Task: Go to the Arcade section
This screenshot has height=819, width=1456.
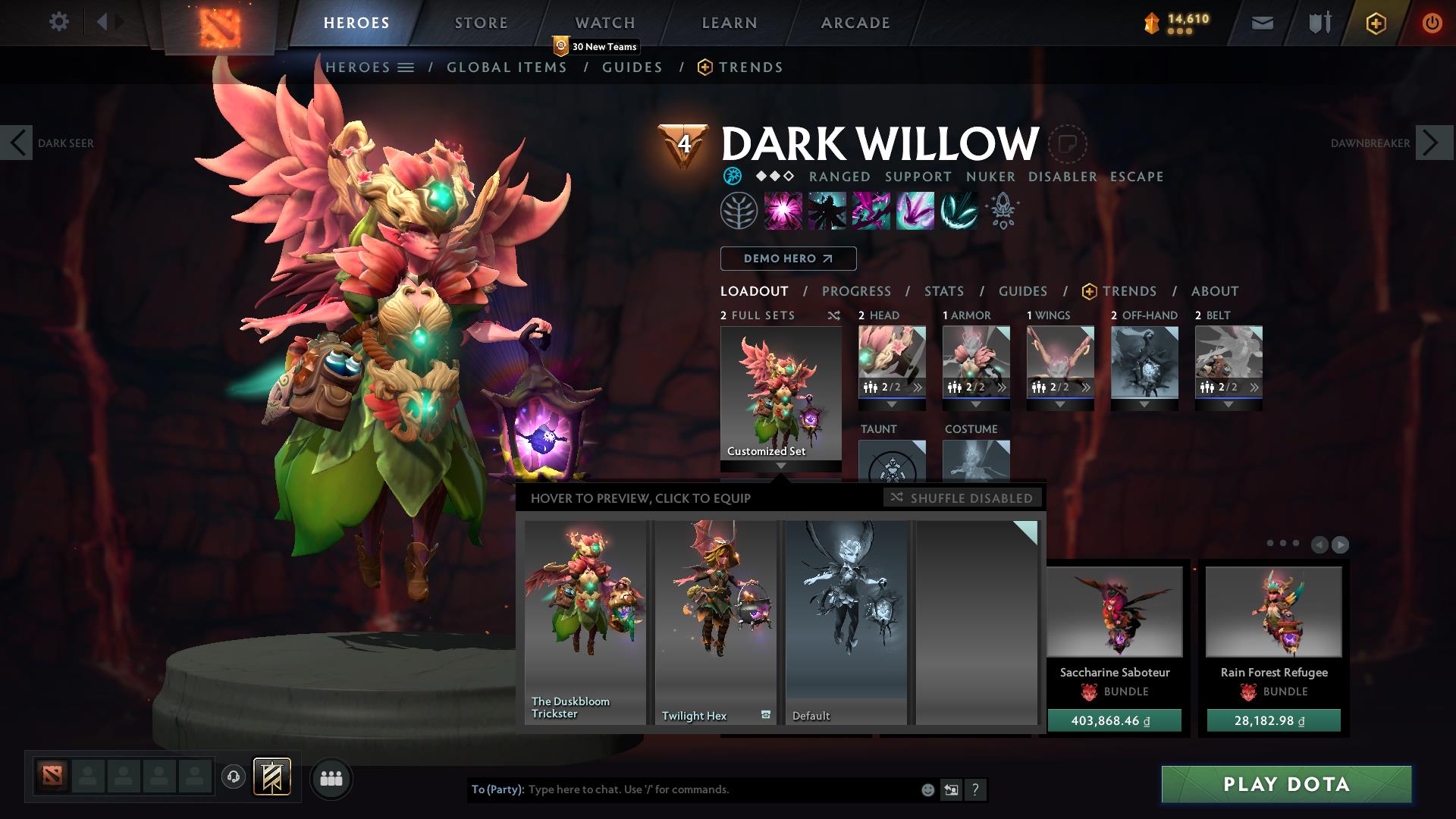Action: click(855, 23)
